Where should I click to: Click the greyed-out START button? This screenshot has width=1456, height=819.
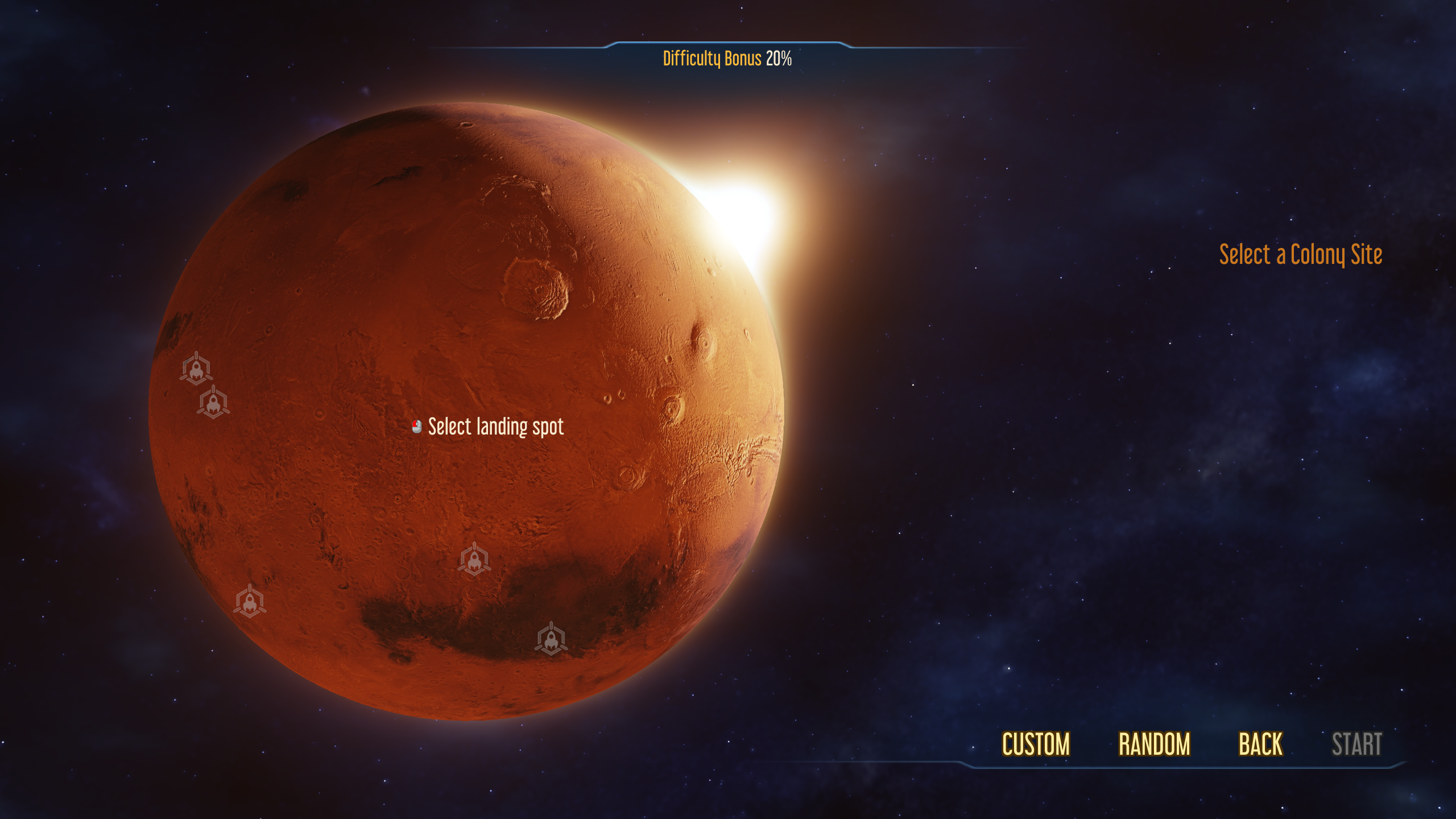coord(1356,744)
